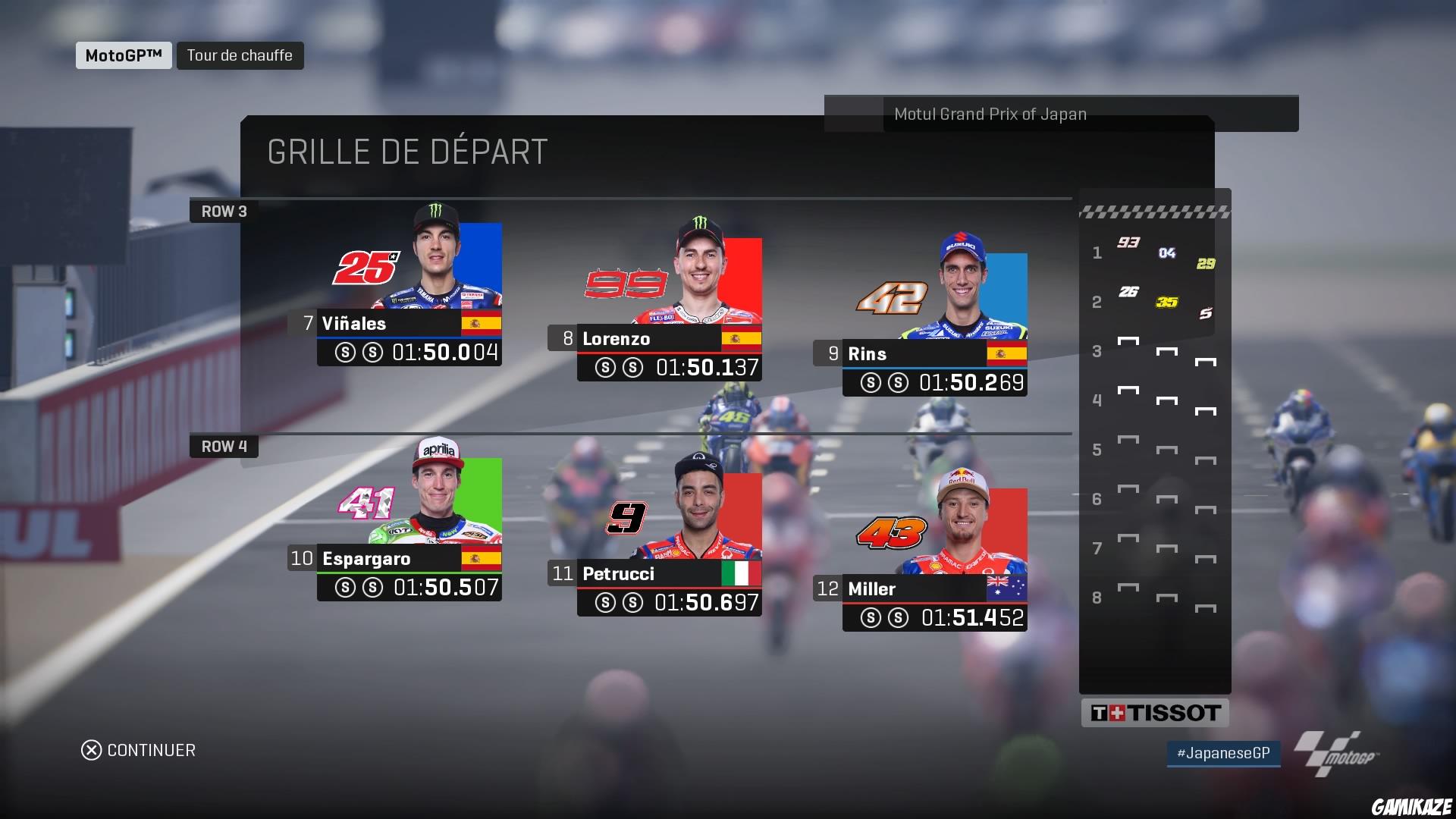Expand Row 3 of the starting grid
Image resolution: width=1456 pixels, height=819 pixels.
[x=224, y=211]
